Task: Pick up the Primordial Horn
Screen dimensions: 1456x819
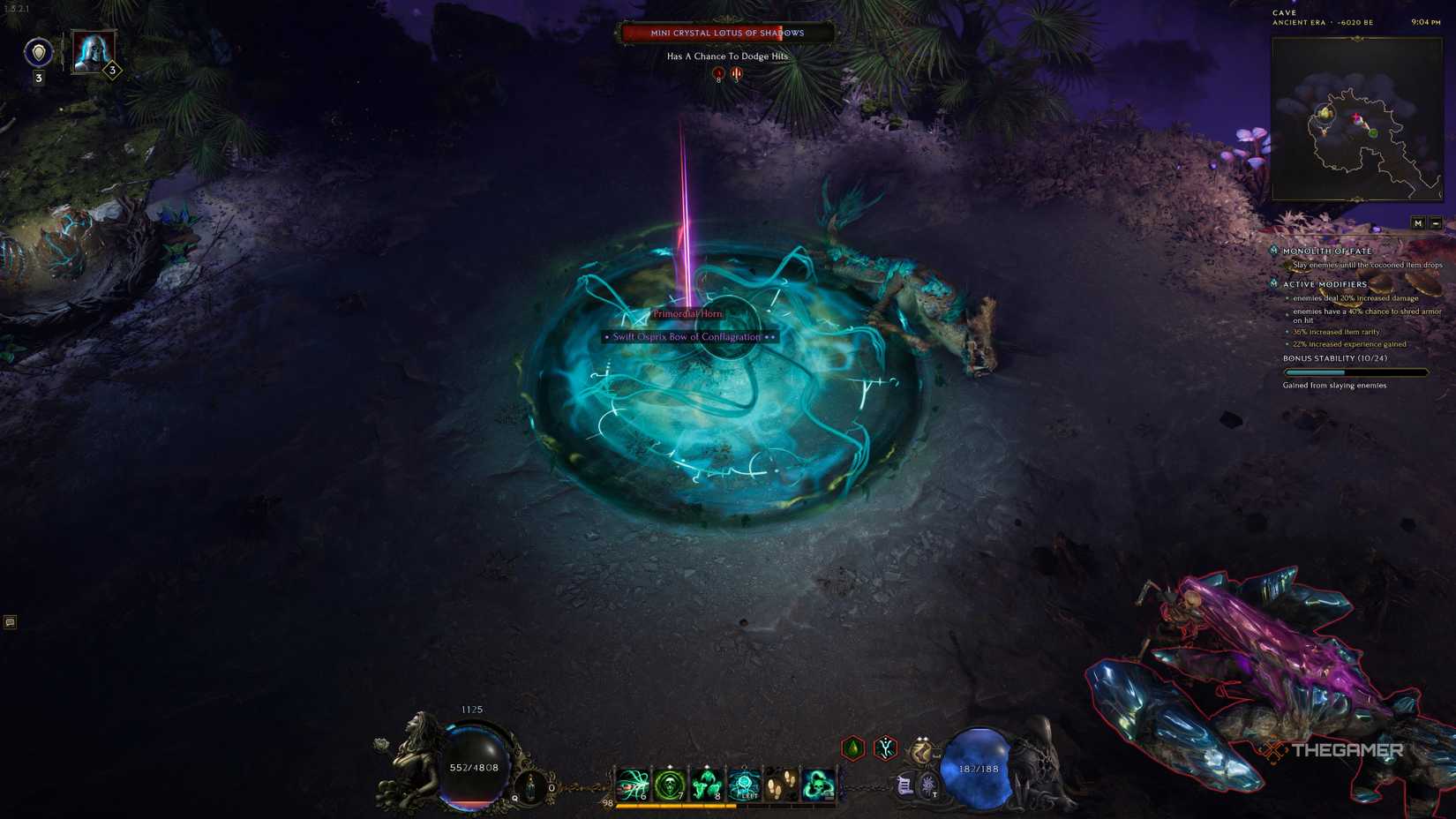Action: click(687, 314)
